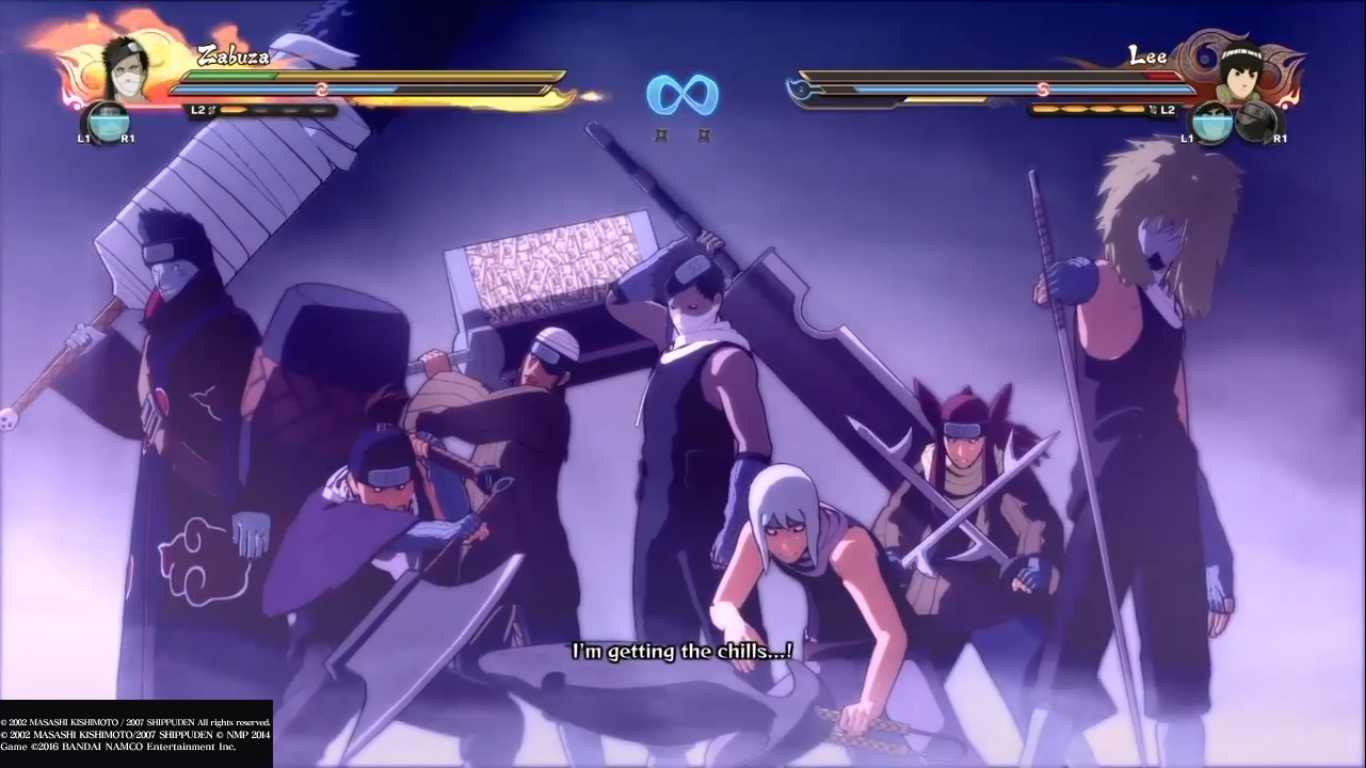Click Lee's R1 Kakashi support icon
This screenshot has width=1366, height=768.
pyautogui.click(x=1256, y=121)
